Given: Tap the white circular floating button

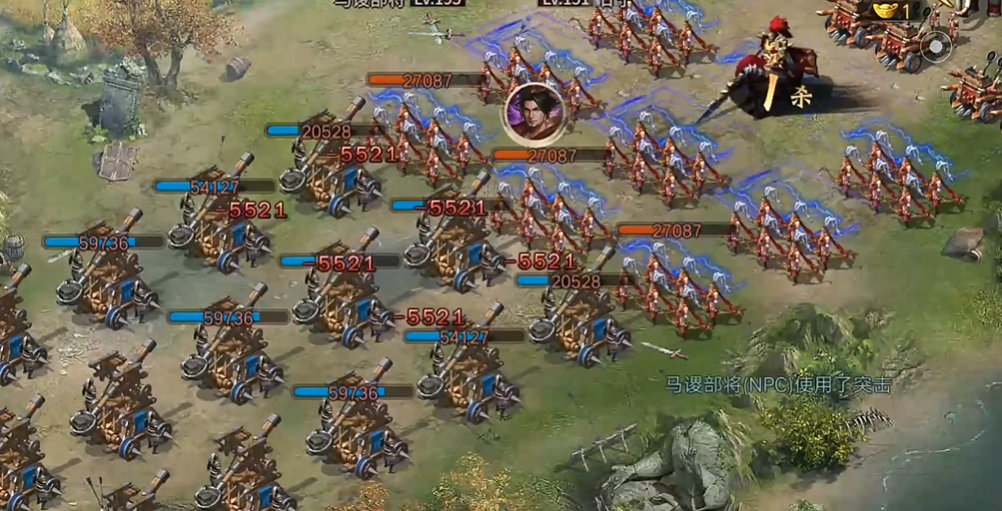Looking at the screenshot, I should point(937,47).
